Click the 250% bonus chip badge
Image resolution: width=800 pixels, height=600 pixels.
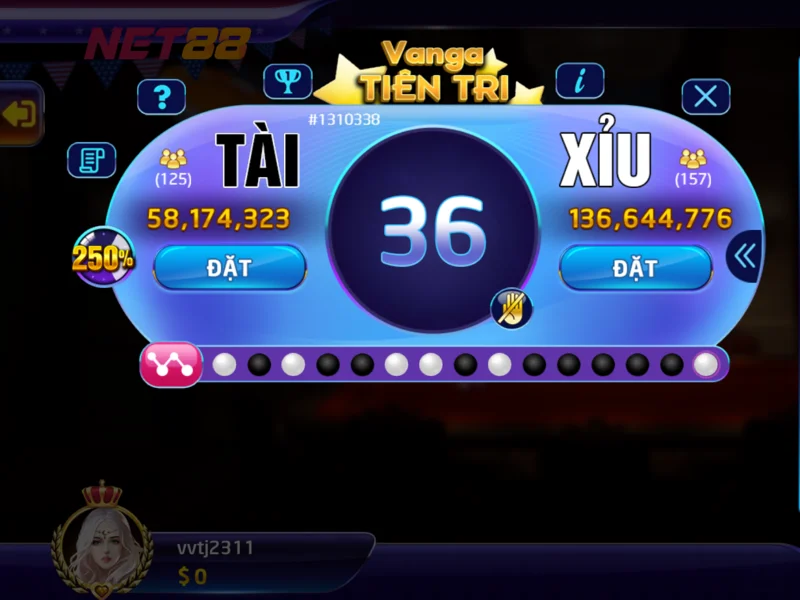click(103, 257)
